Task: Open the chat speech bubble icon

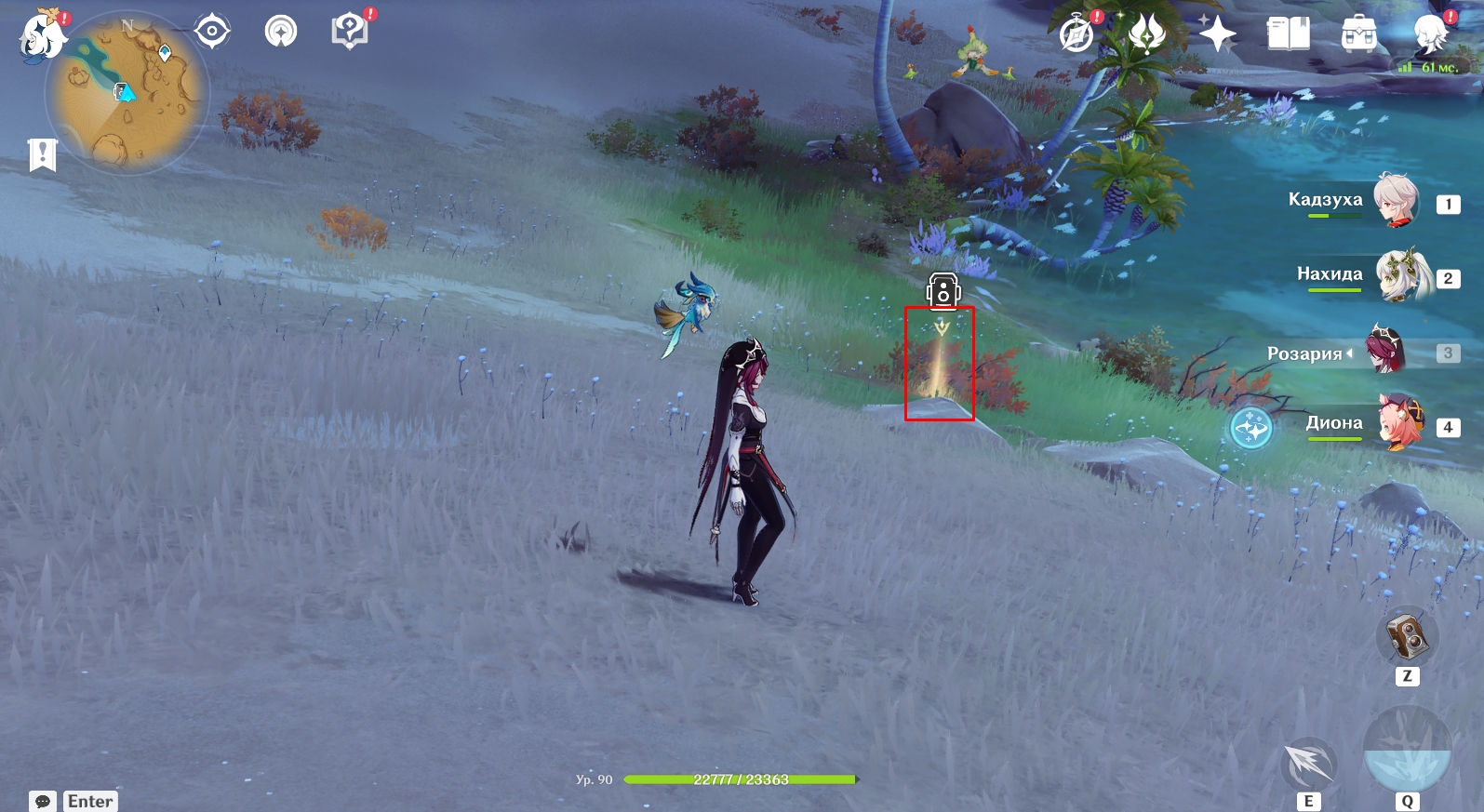Action: (x=43, y=801)
